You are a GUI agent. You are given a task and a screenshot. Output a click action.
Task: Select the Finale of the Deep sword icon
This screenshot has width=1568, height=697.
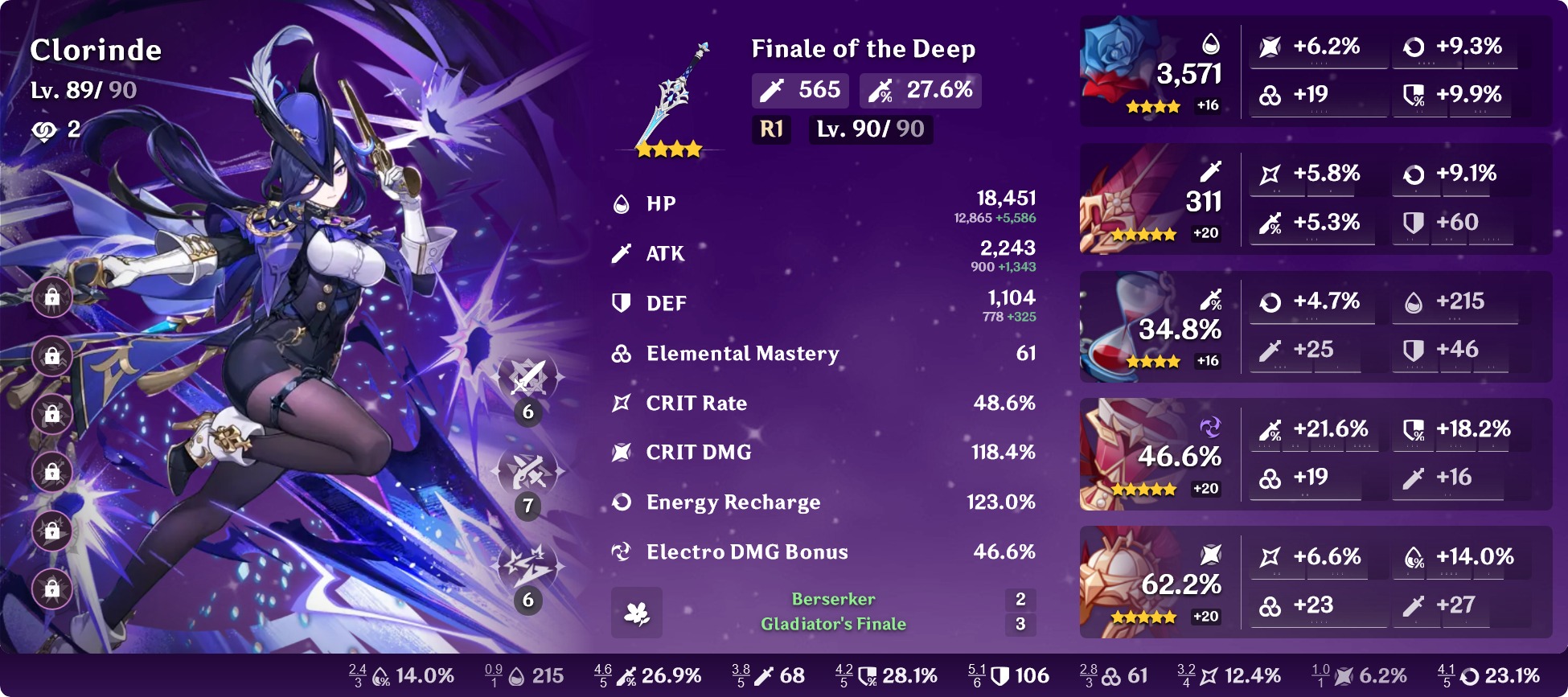click(672, 88)
